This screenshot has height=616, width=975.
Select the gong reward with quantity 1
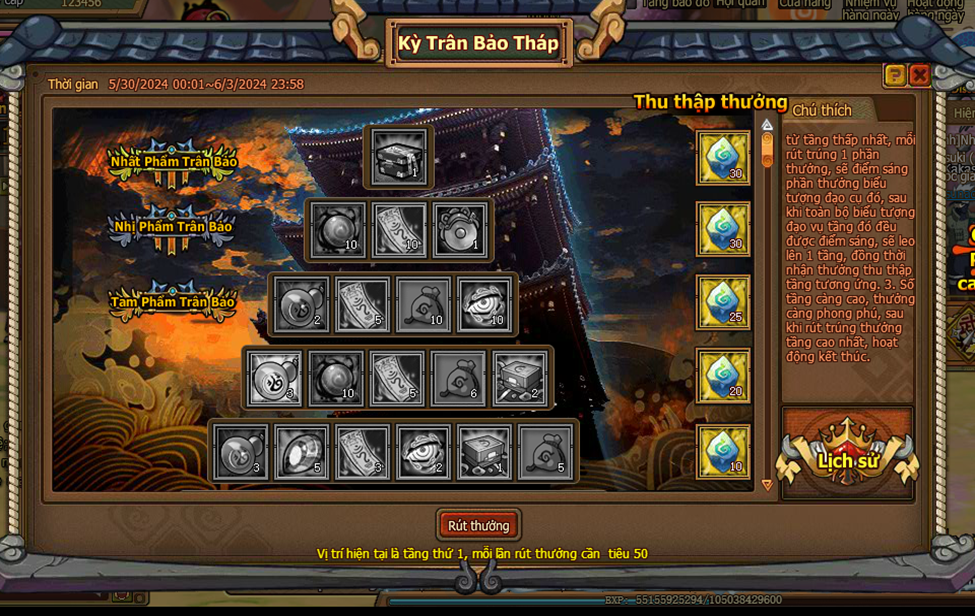[460, 230]
